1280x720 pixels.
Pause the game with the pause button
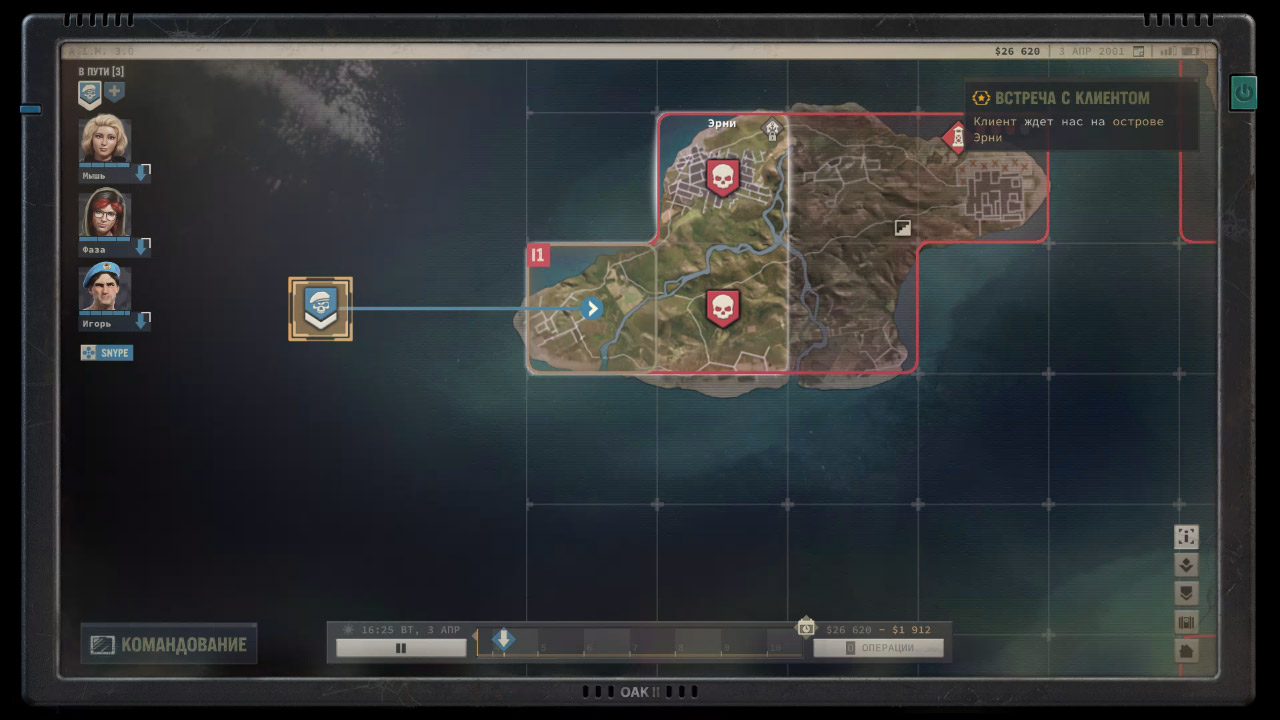pyautogui.click(x=400, y=647)
